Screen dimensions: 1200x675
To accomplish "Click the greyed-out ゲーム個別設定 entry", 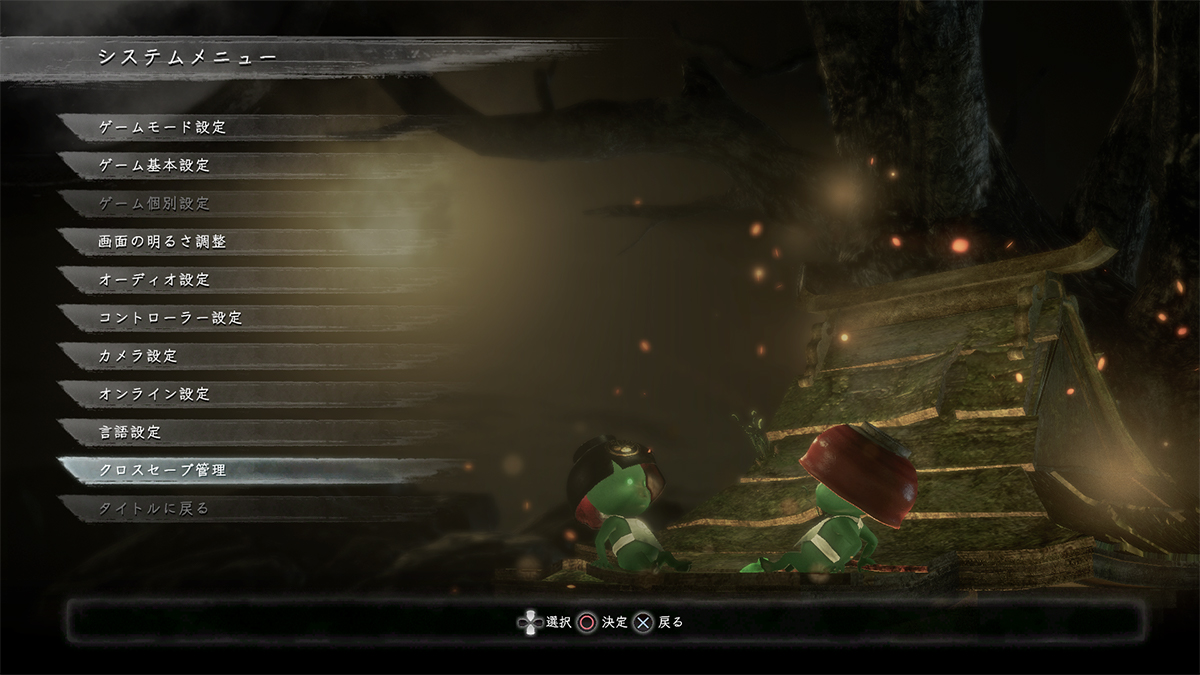I will (x=156, y=204).
